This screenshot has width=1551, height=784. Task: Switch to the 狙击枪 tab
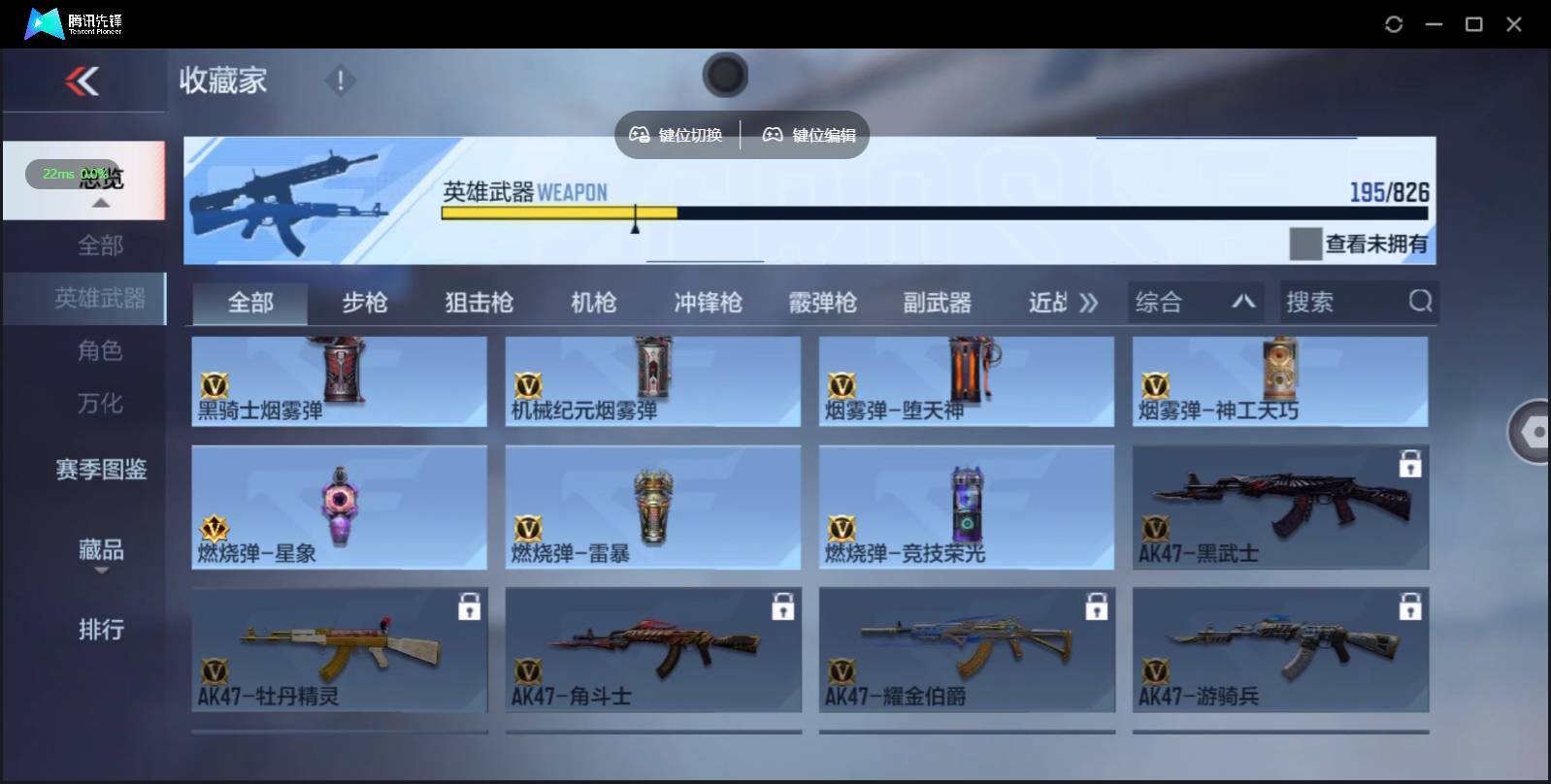pyautogui.click(x=481, y=302)
